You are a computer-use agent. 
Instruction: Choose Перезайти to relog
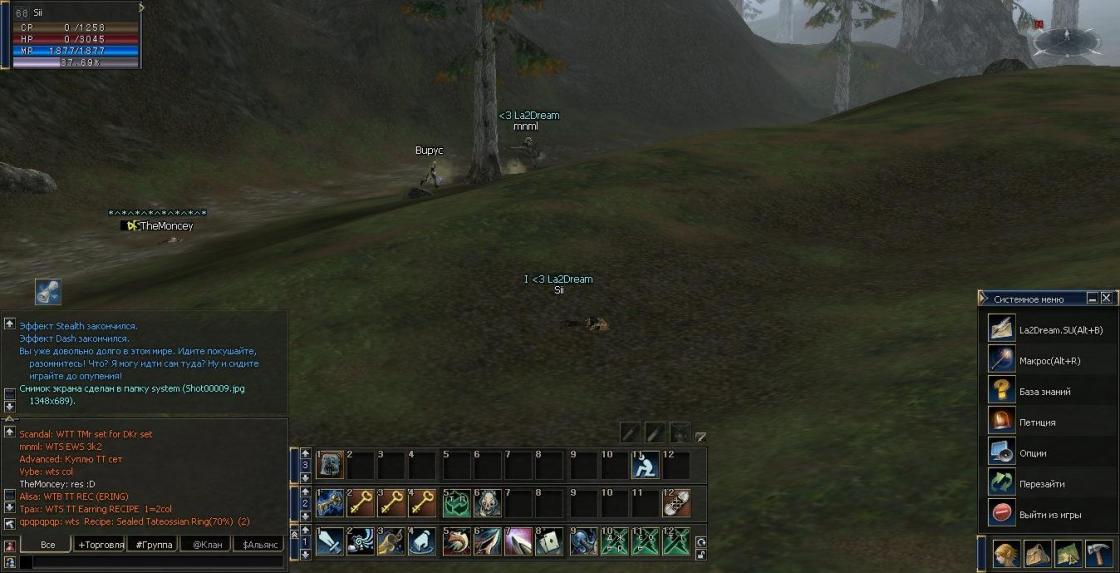click(1040, 484)
